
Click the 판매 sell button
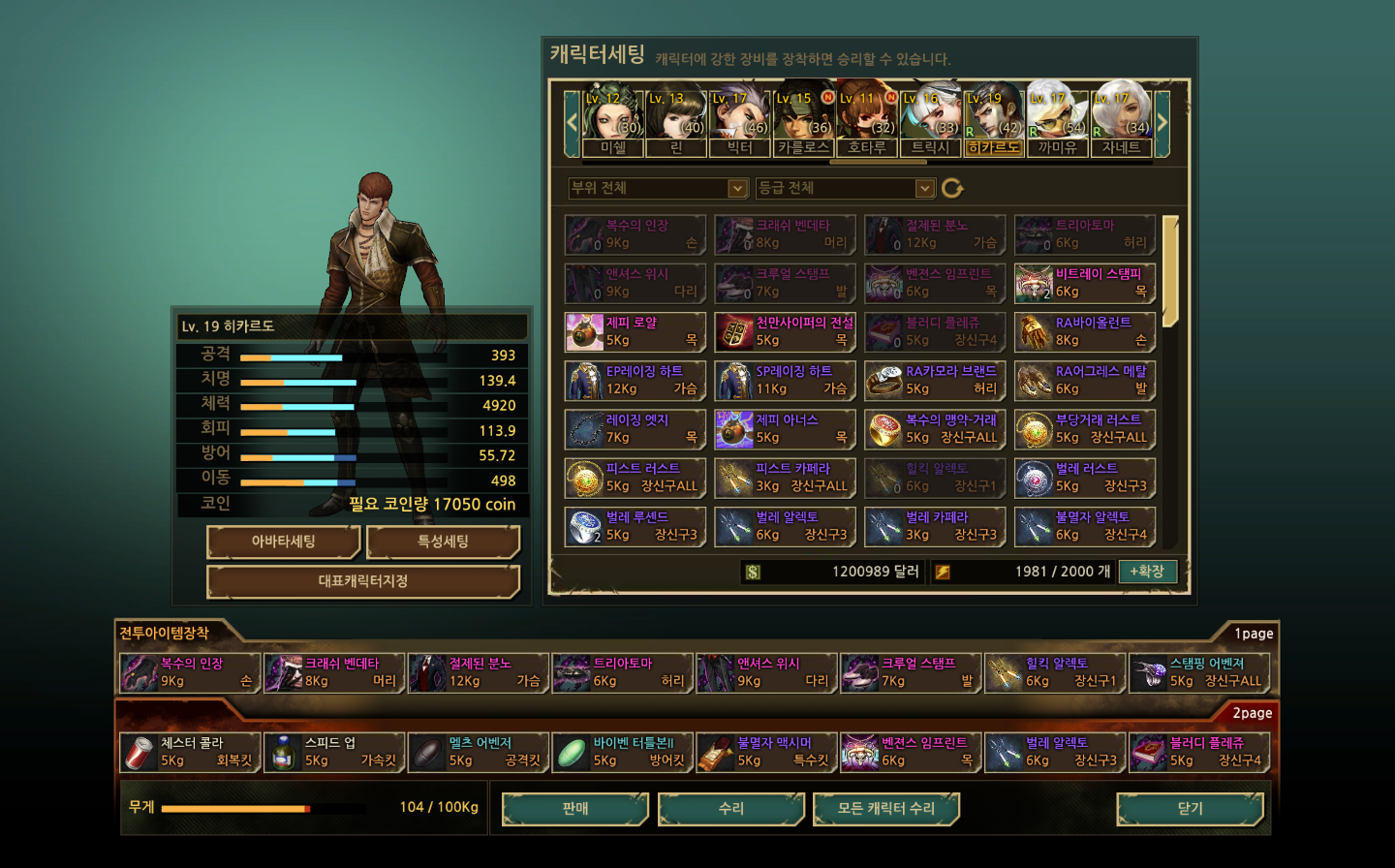coord(575,809)
